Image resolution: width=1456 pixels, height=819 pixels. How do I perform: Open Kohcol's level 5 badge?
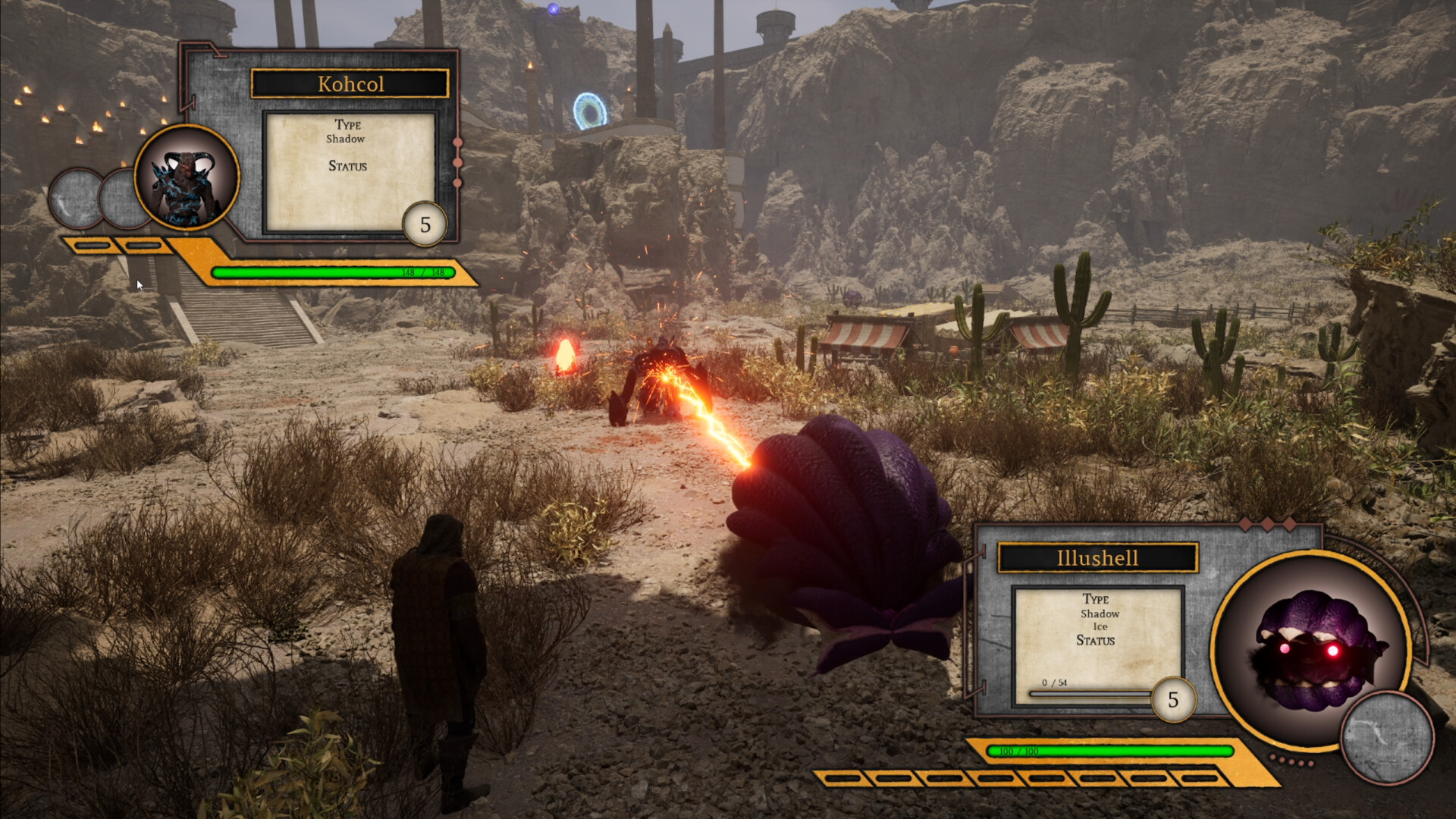click(x=425, y=224)
